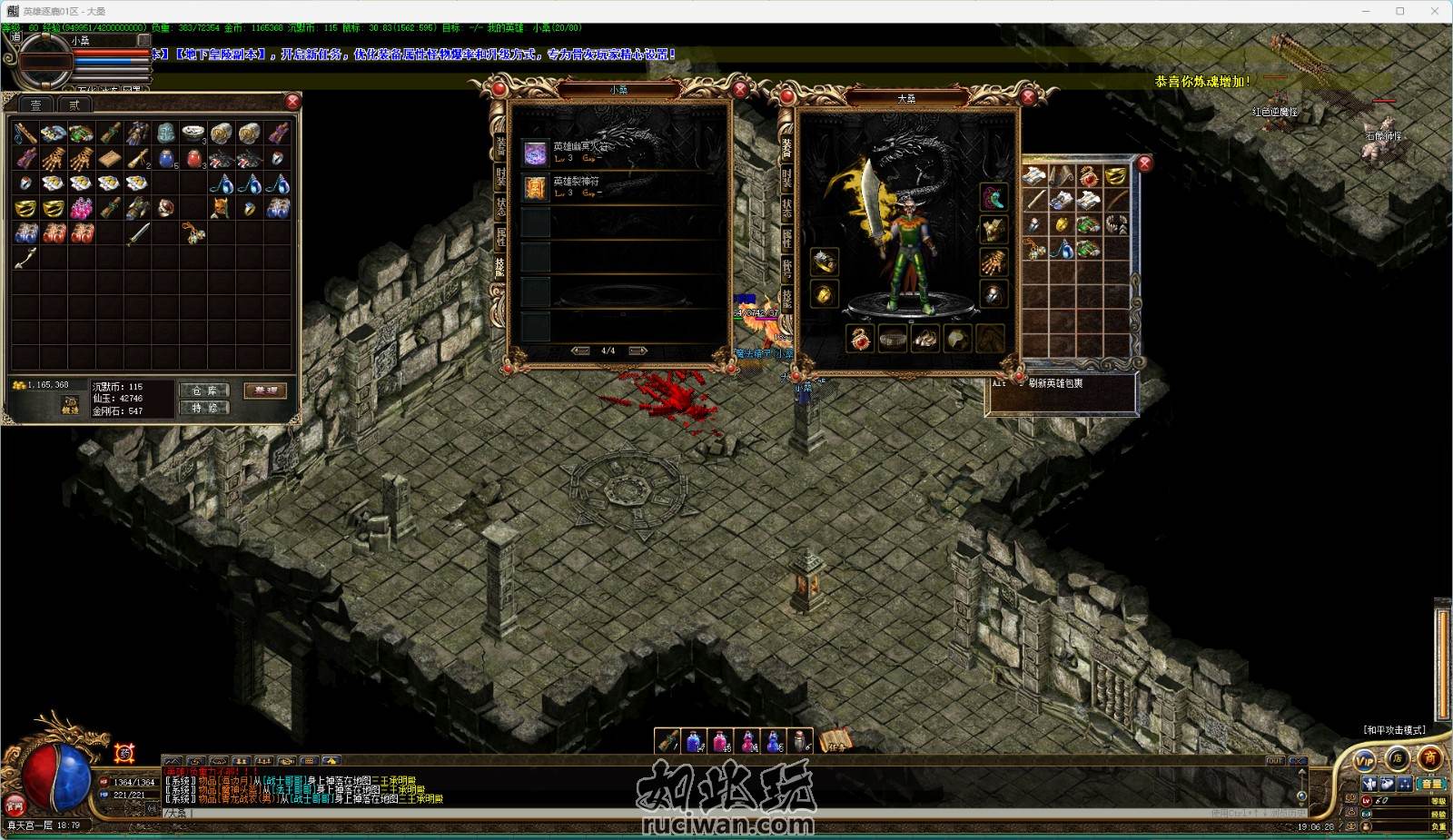Screen dimensions: 1453x840
Task: Open 状态 tab in 大桑 window
Action: [x=786, y=208]
